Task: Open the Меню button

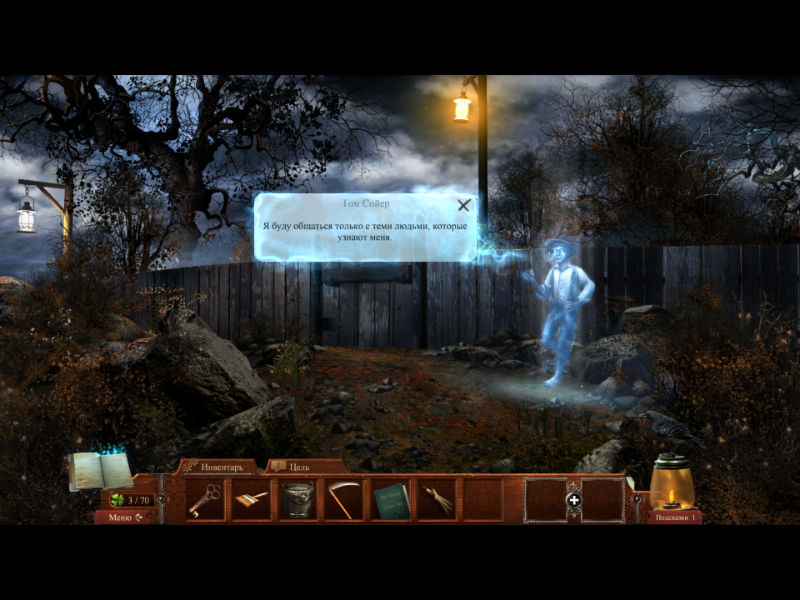Action: pos(124,517)
